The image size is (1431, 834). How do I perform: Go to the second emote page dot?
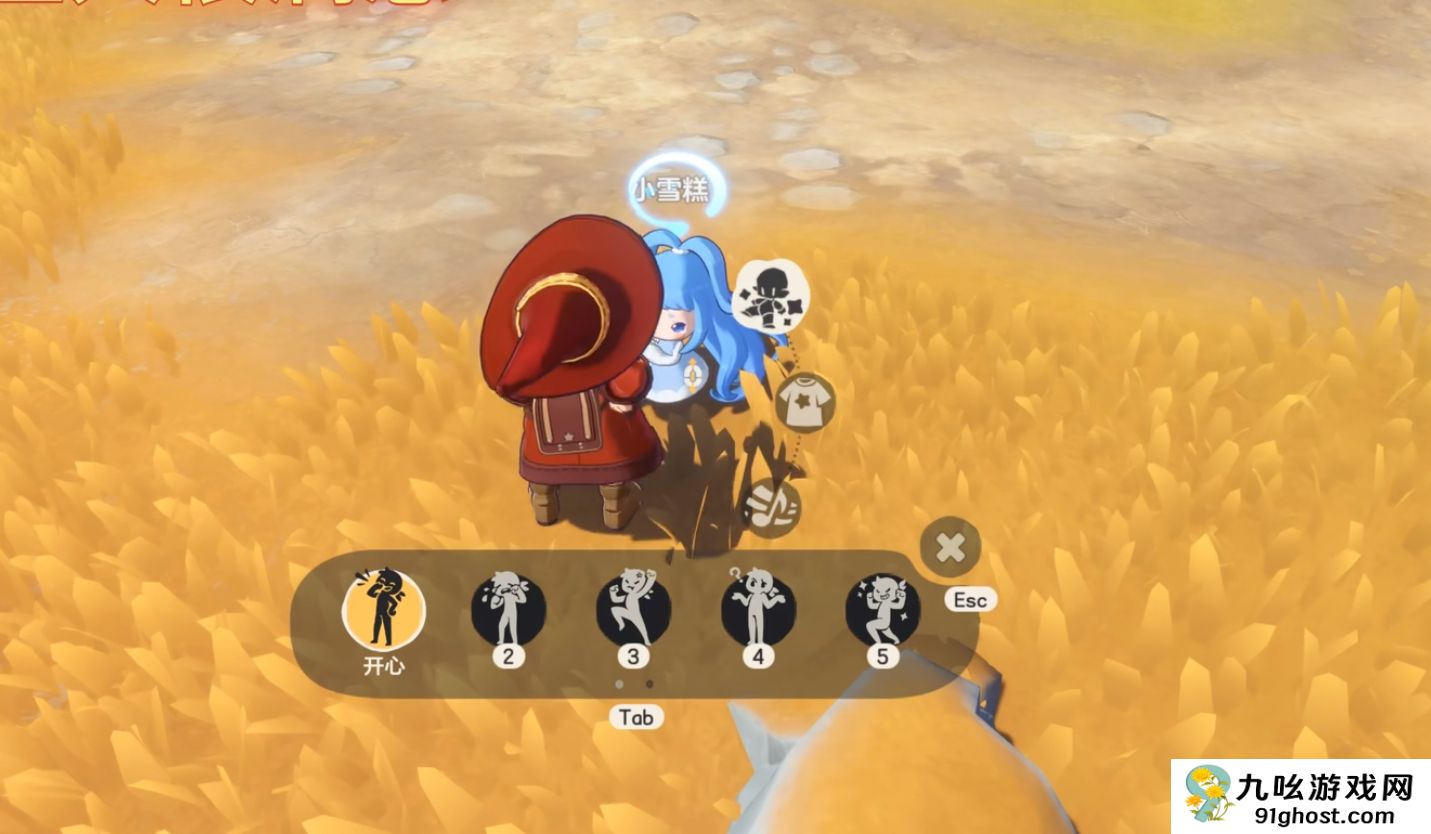[x=650, y=685]
